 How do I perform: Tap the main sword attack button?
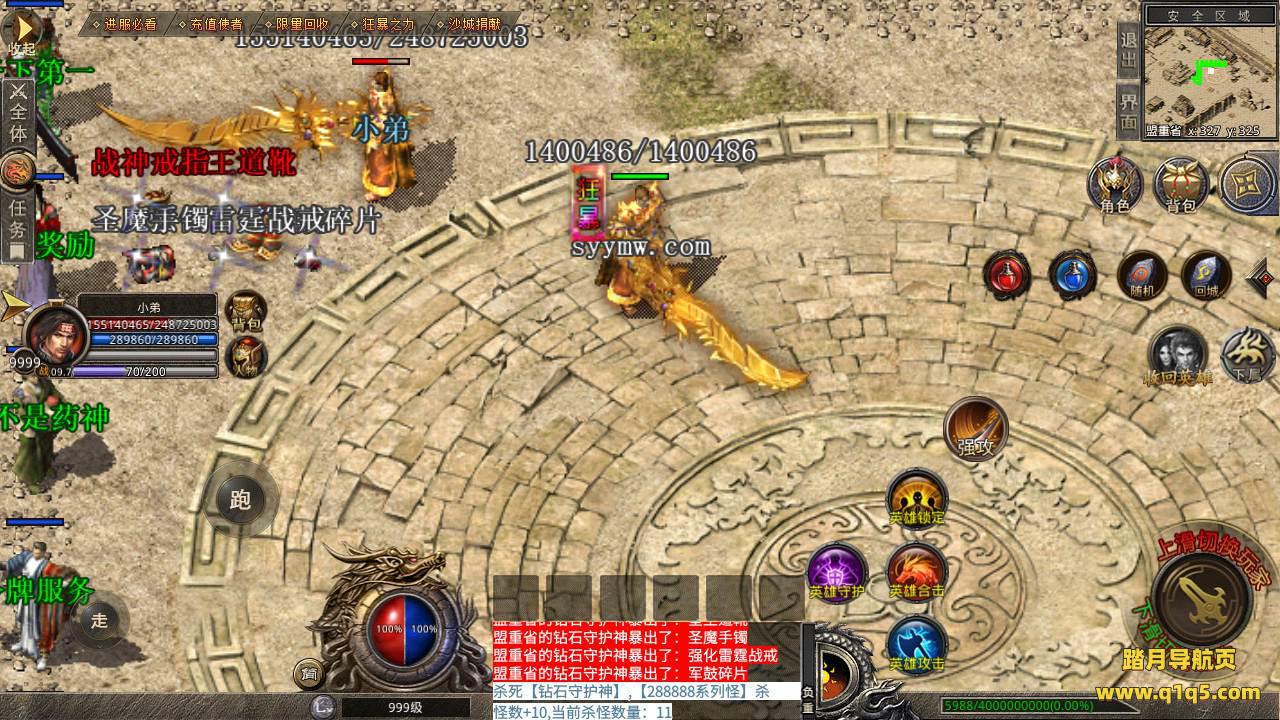click(x=1201, y=599)
